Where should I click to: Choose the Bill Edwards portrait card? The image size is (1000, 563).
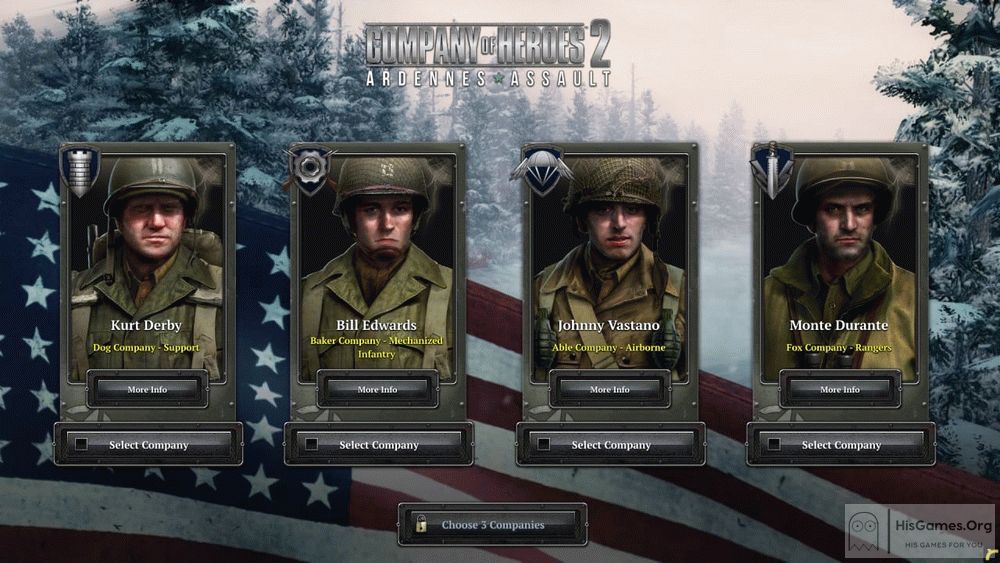click(x=378, y=250)
